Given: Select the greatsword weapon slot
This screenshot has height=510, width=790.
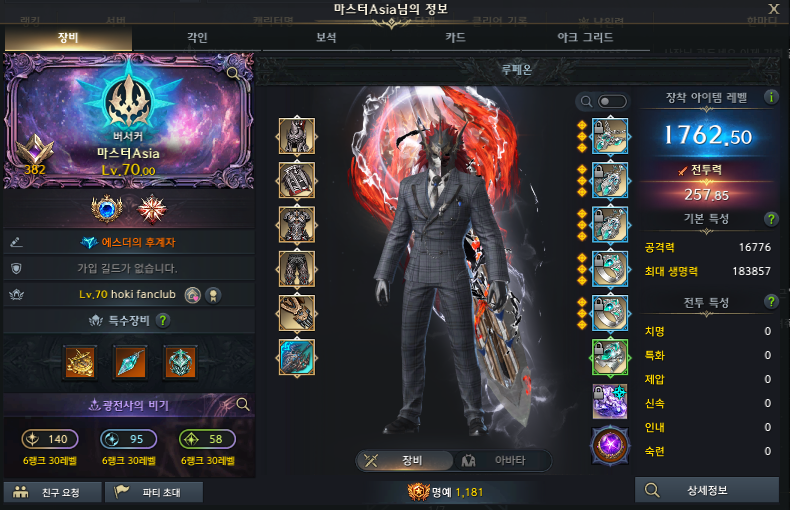Looking at the screenshot, I should (297, 357).
